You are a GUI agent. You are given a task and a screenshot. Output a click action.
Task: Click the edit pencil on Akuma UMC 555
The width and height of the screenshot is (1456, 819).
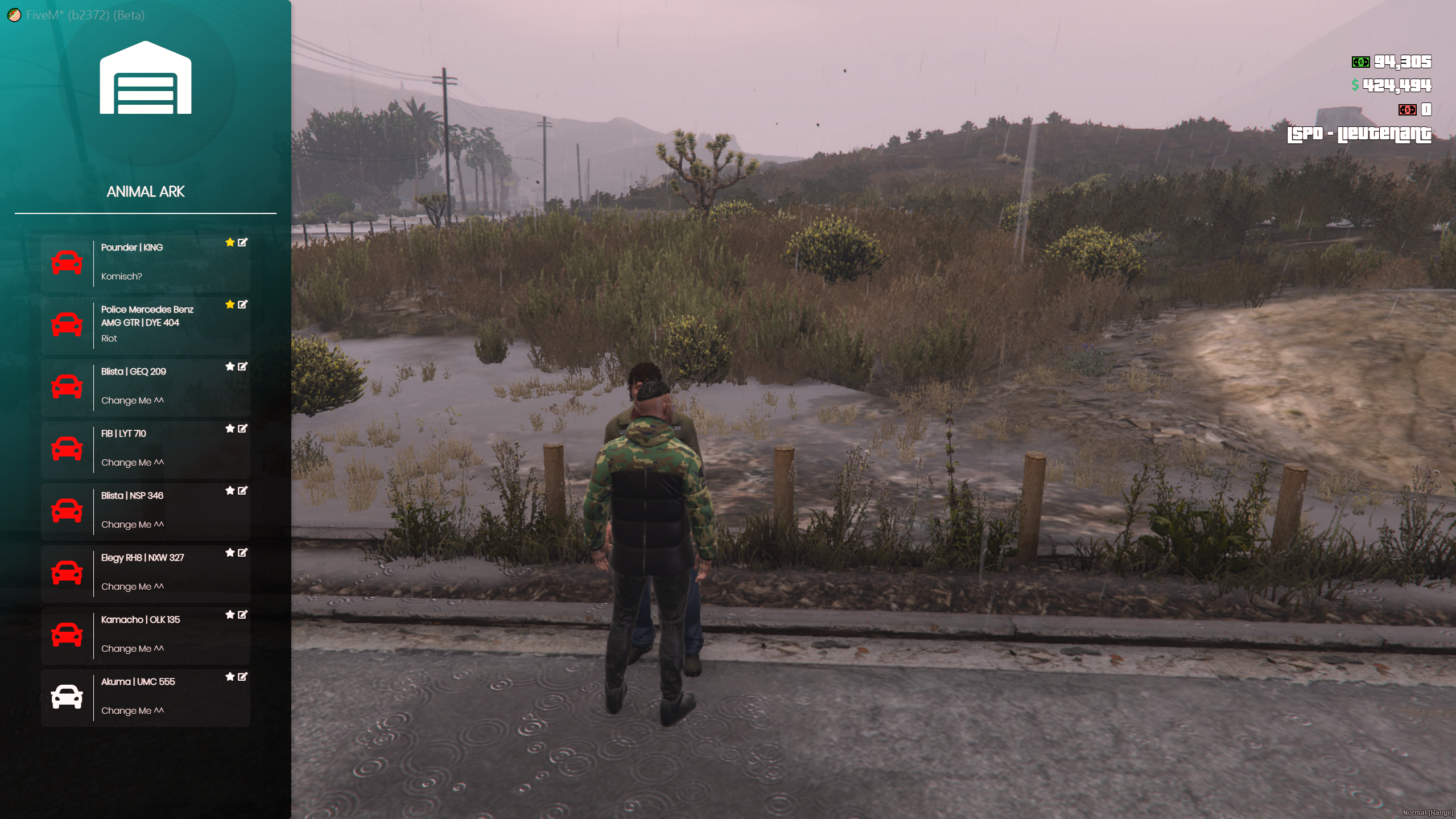[243, 677]
